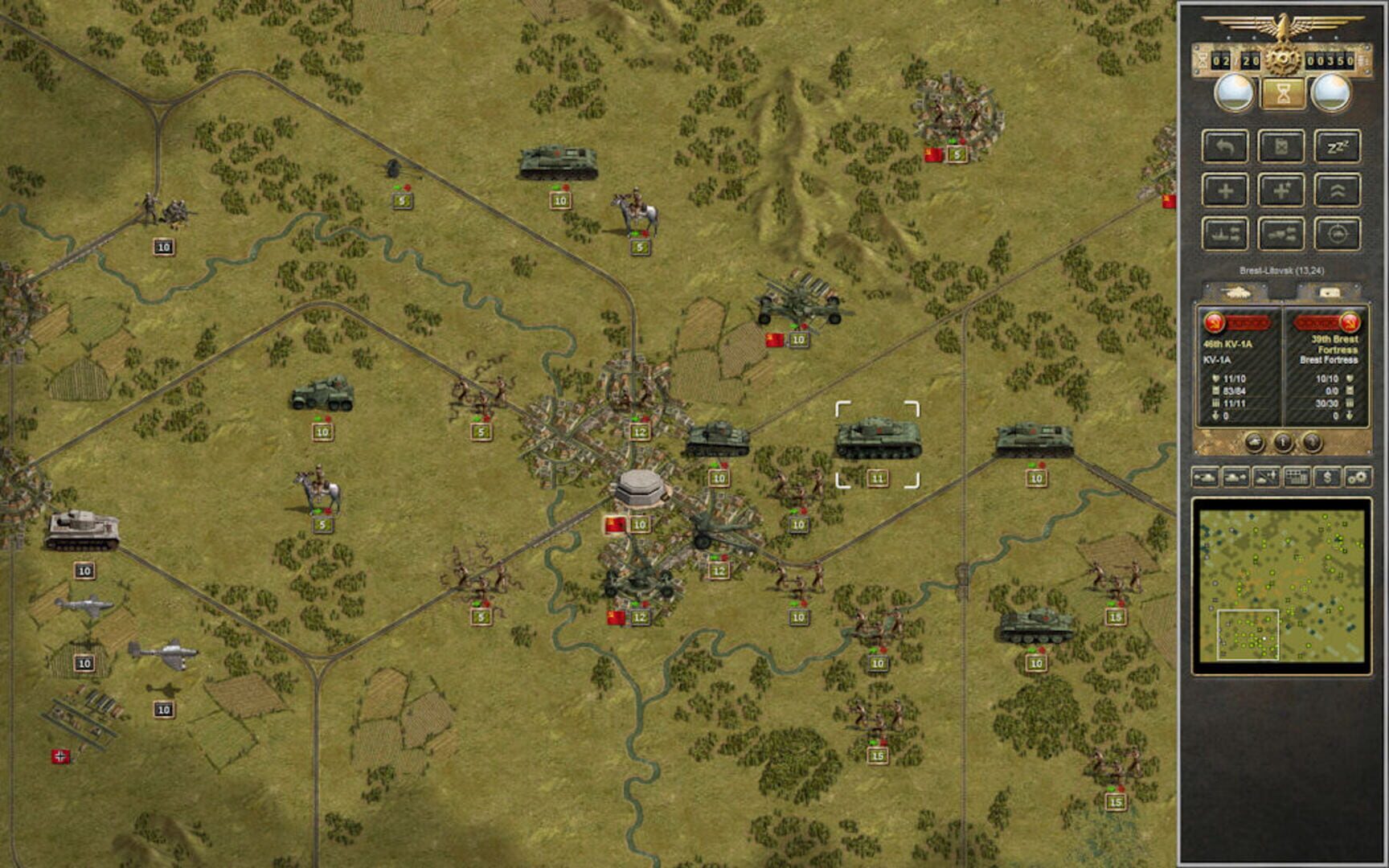This screenshot has height=868, width=1389.
Task: Open game options via gear icon
Action: [x=1361, y=478]
